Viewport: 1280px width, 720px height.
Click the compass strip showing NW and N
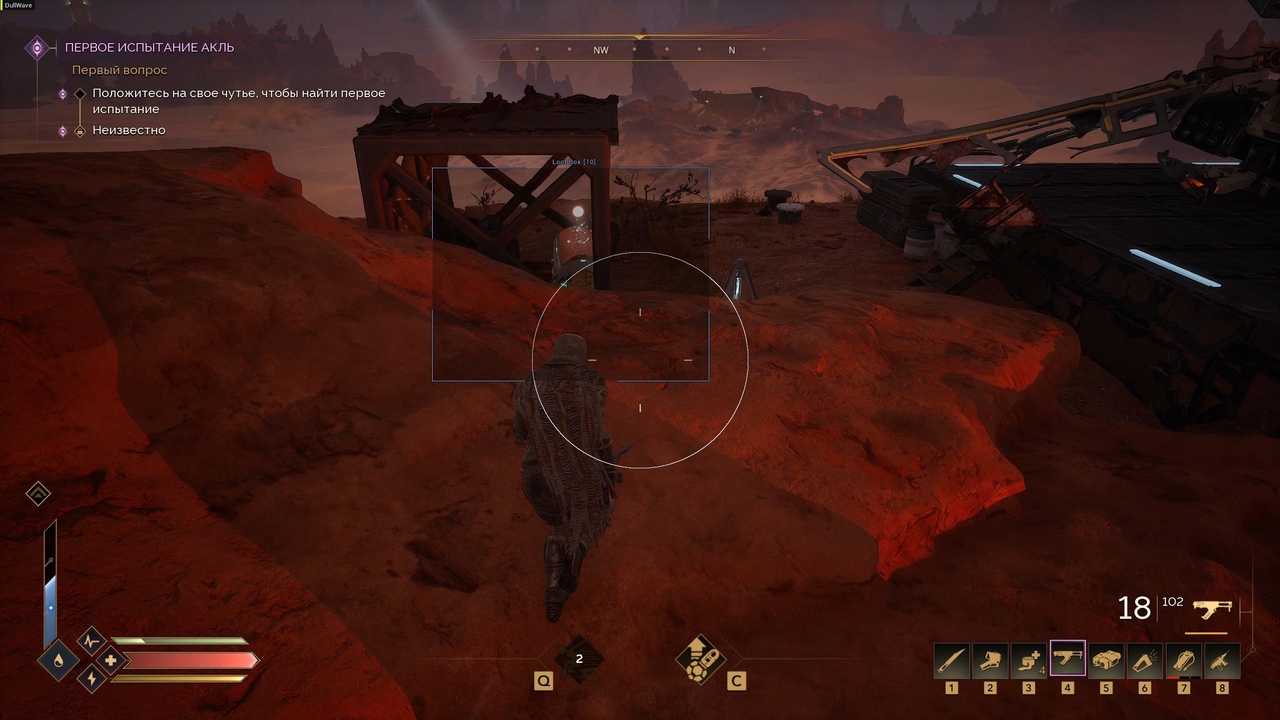click(638, 49)
